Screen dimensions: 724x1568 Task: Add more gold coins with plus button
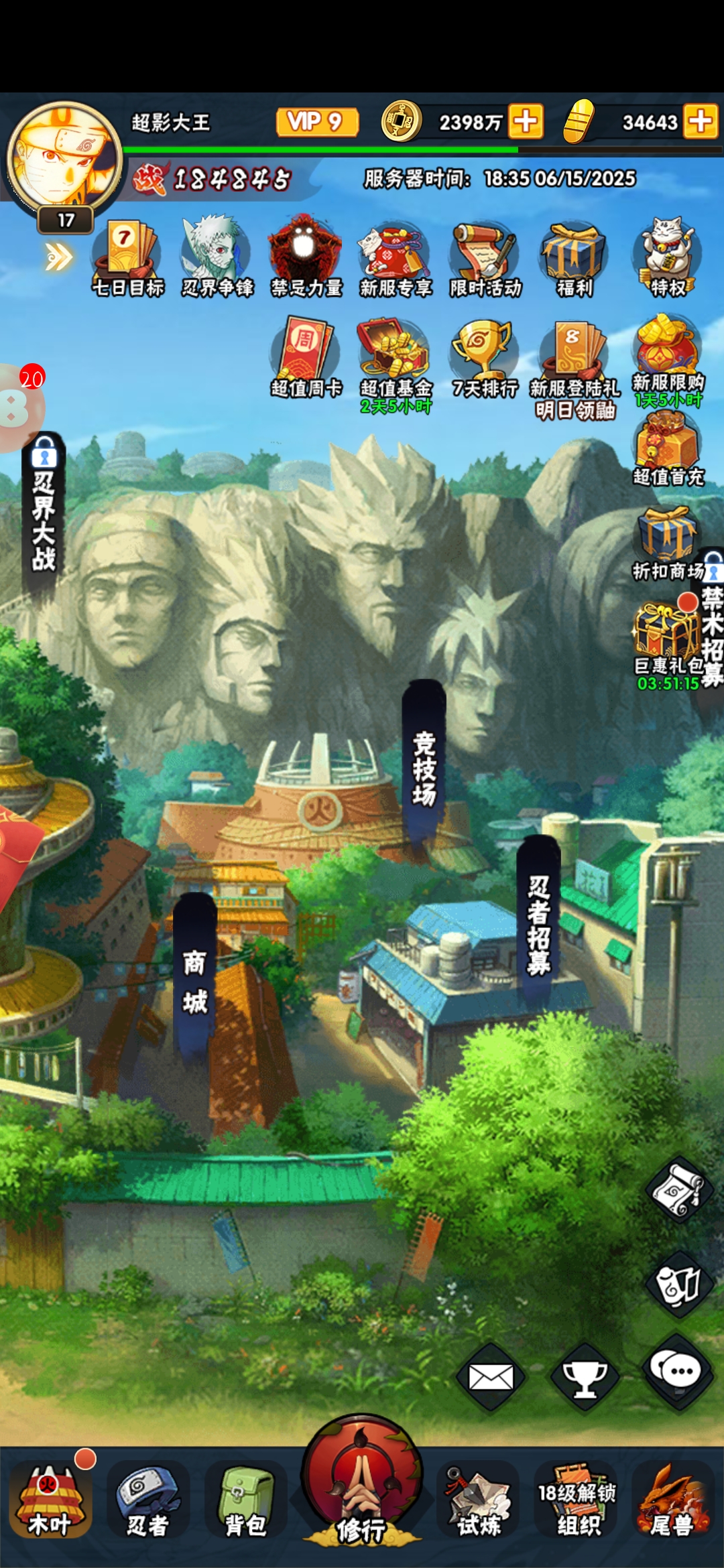coord(526,122)
